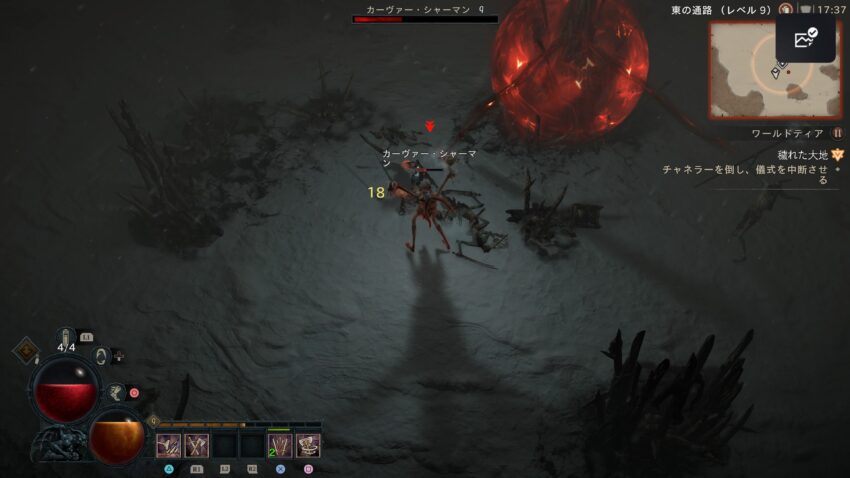Click the level 9 badge on experience bar
Screen dimensions: 850x478
point(153,422)
